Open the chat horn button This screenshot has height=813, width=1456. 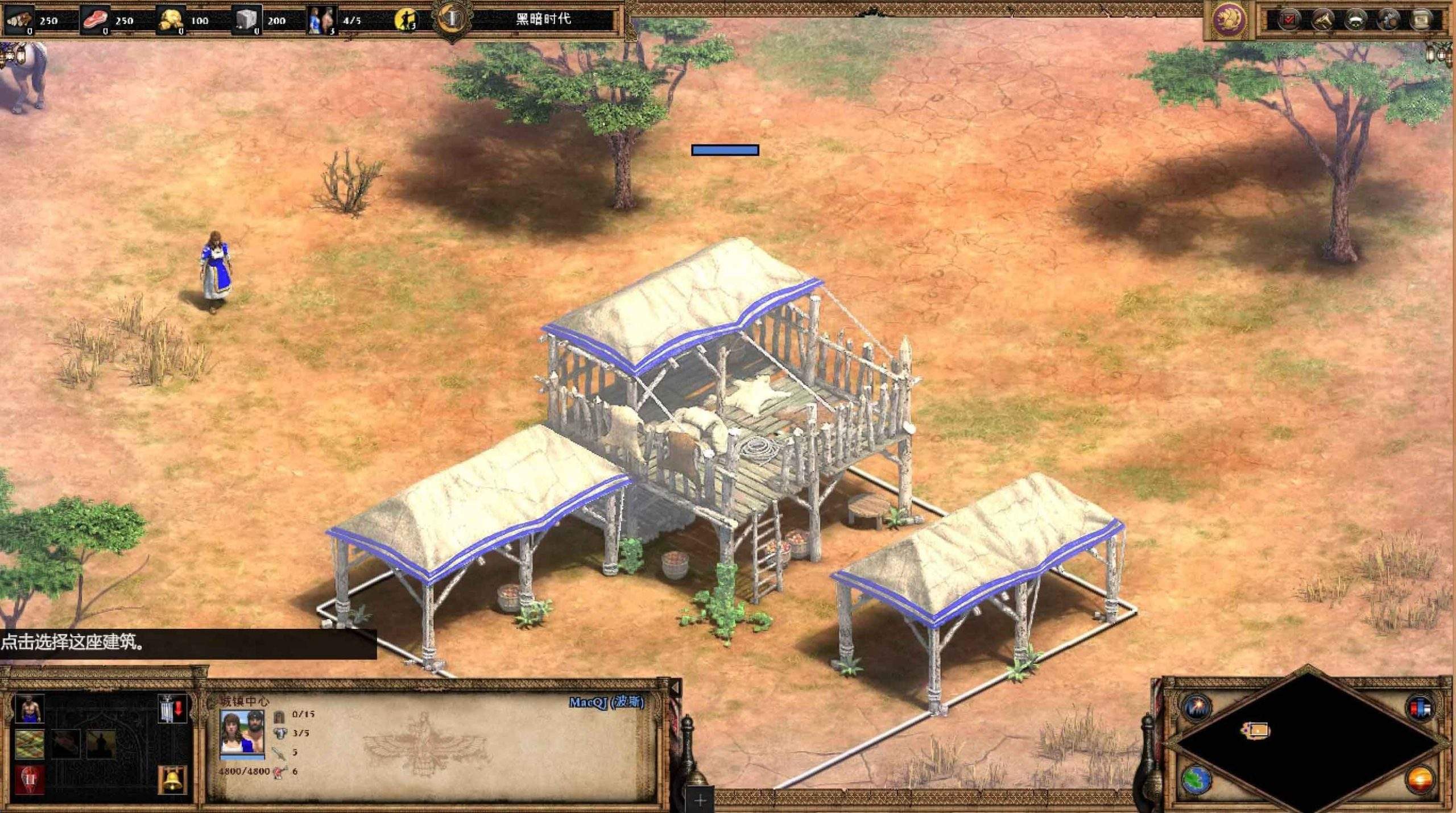(1323, 20)
